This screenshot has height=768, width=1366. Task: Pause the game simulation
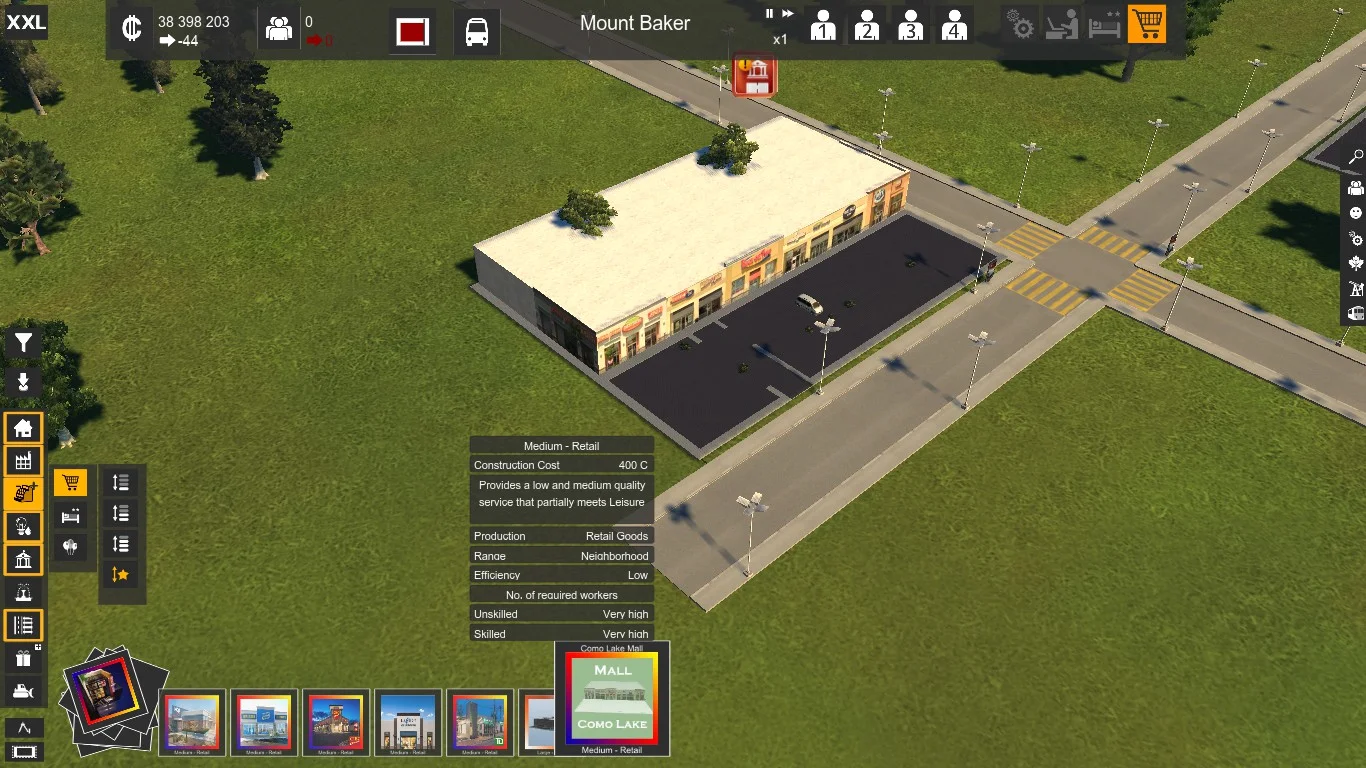770,14
